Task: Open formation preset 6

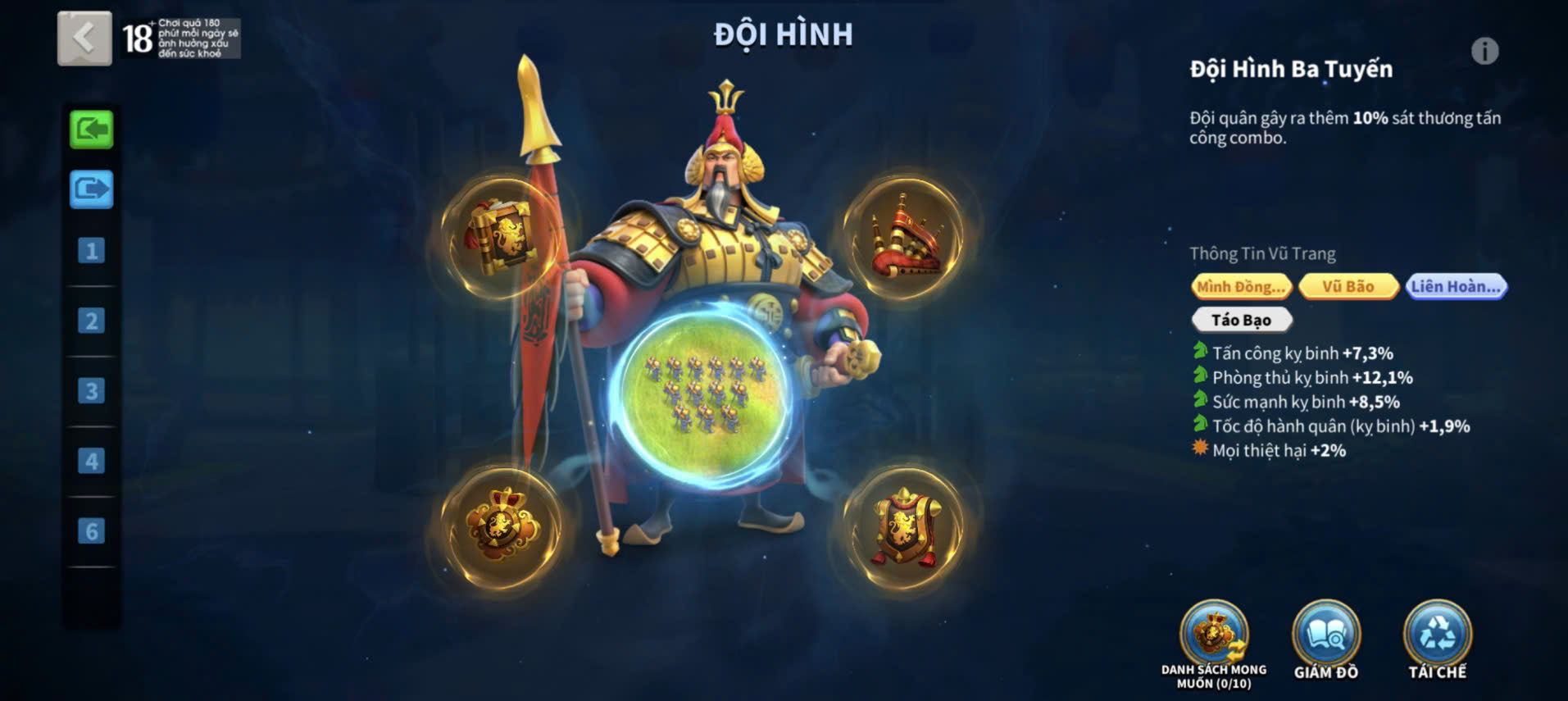Action: (x=91, y=531)
